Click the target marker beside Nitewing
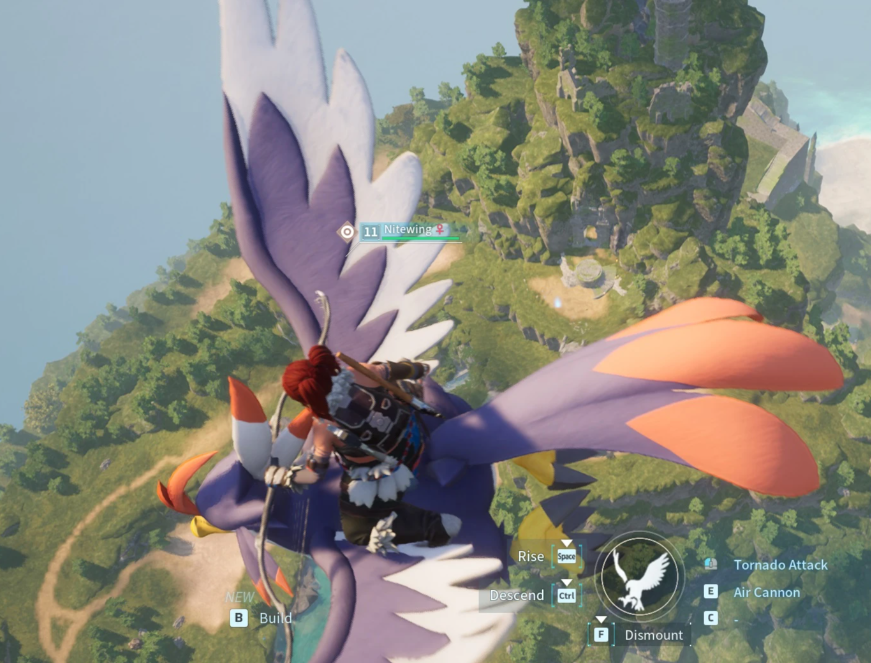Image resolution: width=871 pixels, height=663 pixels. tap(347, 232)
